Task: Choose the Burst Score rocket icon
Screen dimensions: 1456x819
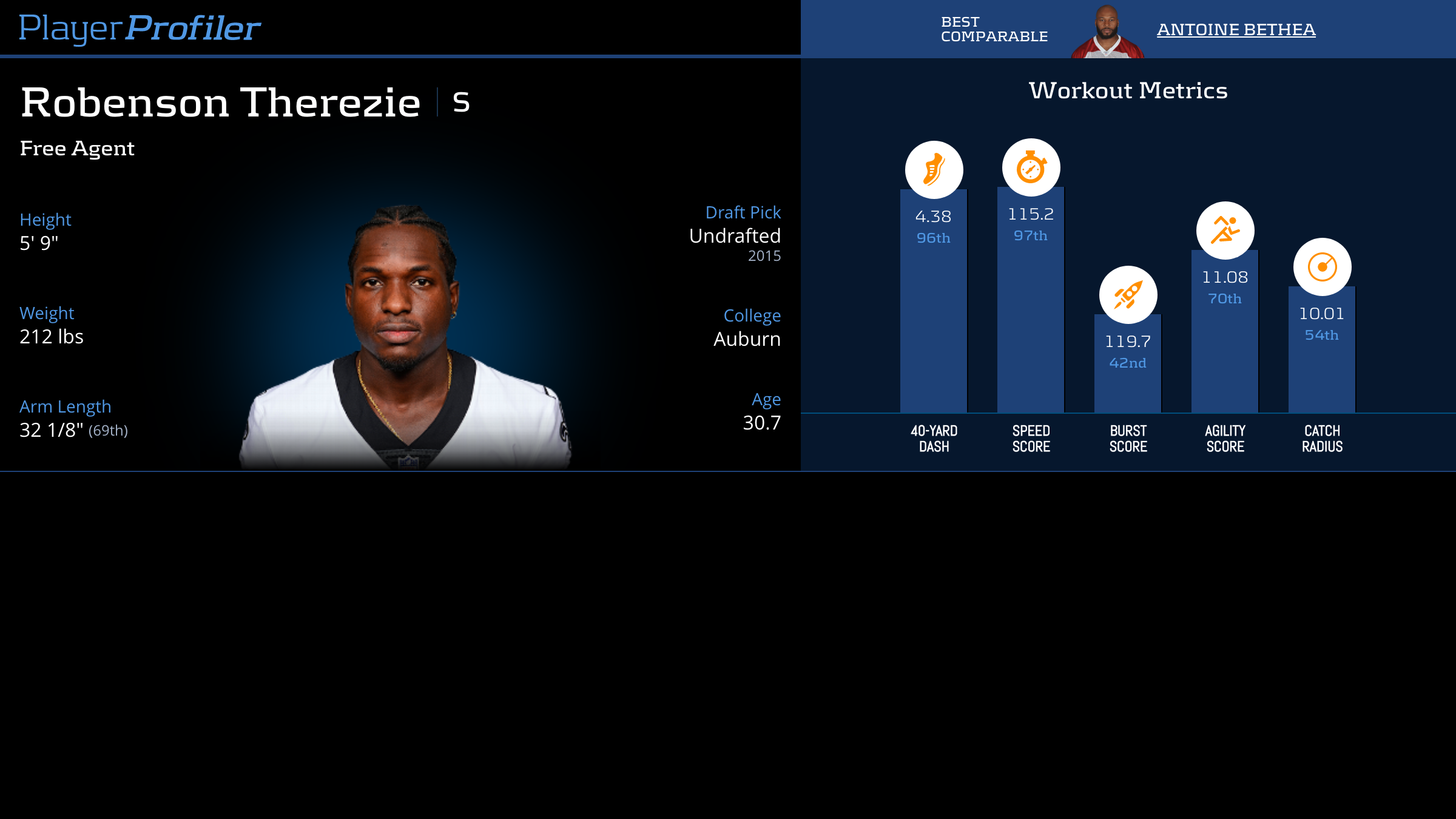Action: [x=1128, y=295]
